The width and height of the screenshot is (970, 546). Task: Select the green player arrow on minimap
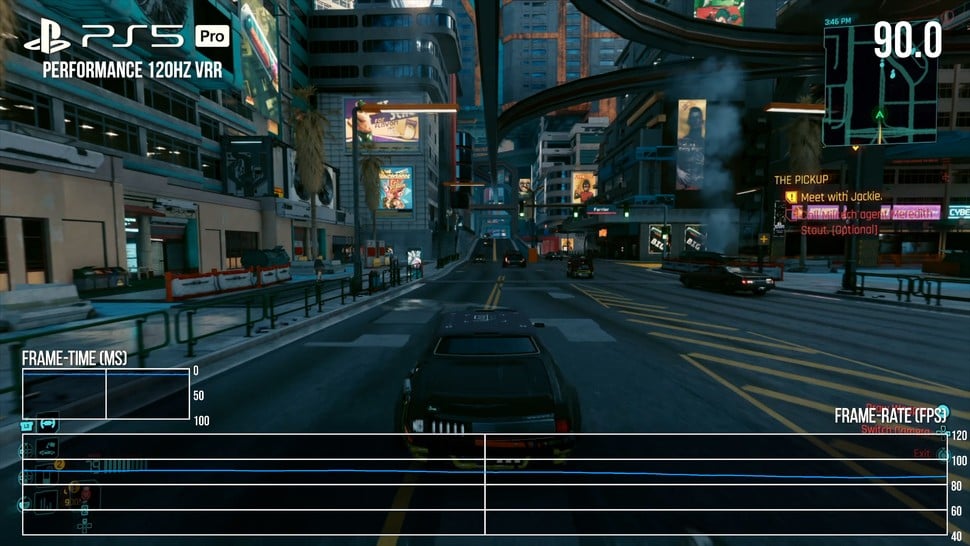click(879, 114)
